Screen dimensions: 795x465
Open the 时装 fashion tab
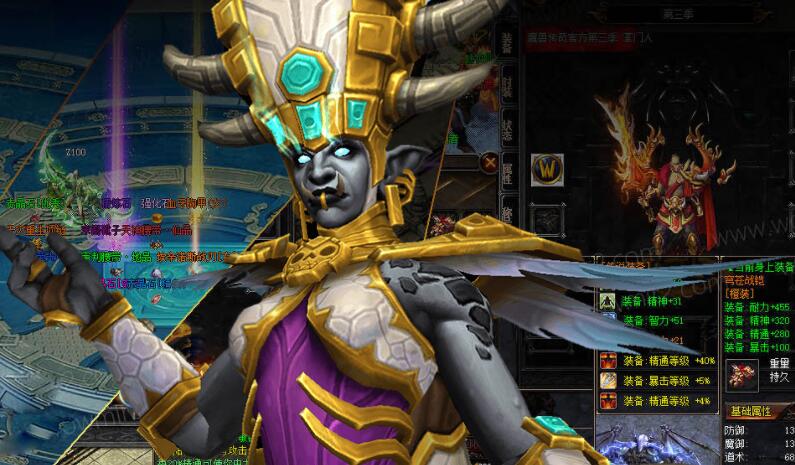[x=506, y=88]
